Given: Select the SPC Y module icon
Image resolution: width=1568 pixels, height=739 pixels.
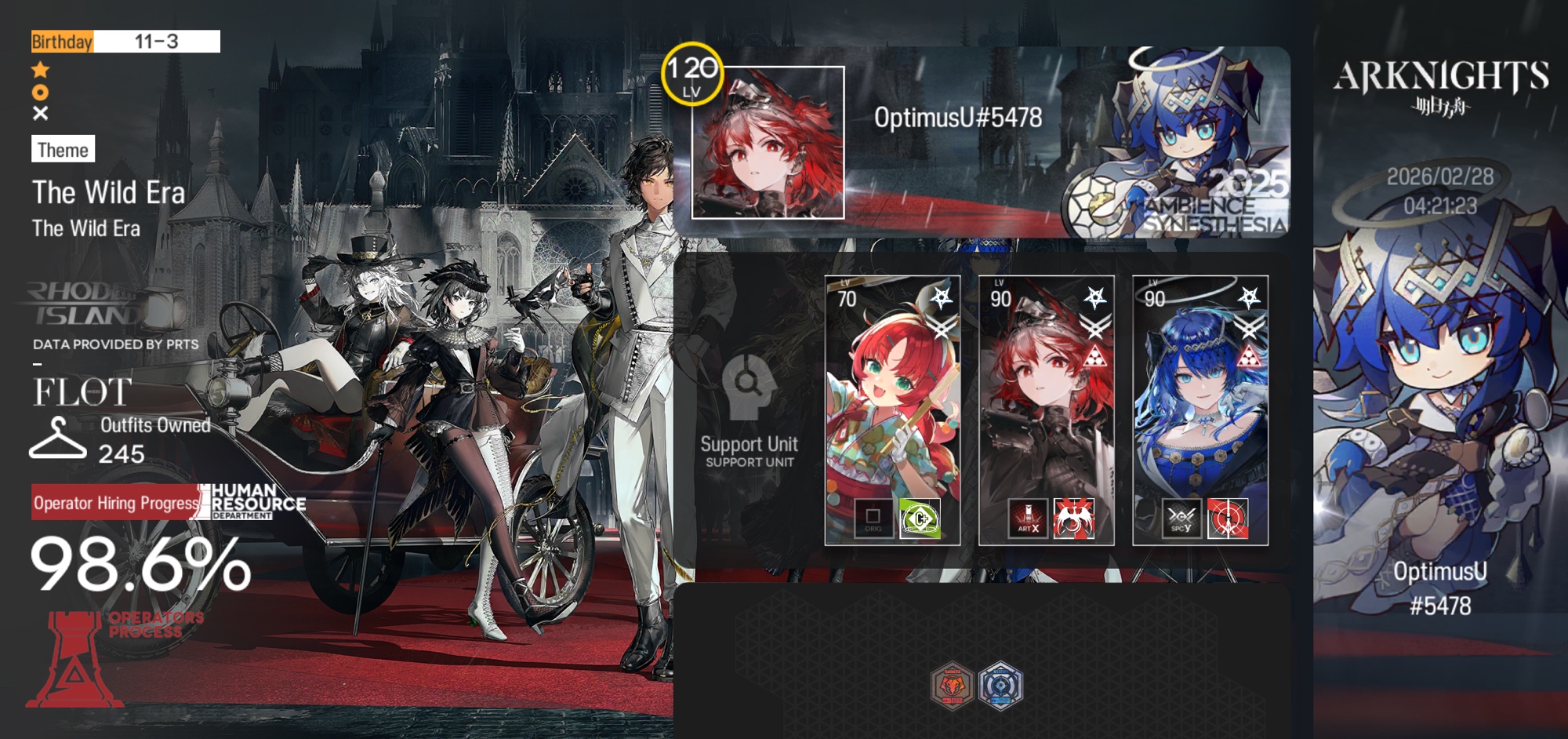Looking at the screenshot, I should coord(1181,519).
